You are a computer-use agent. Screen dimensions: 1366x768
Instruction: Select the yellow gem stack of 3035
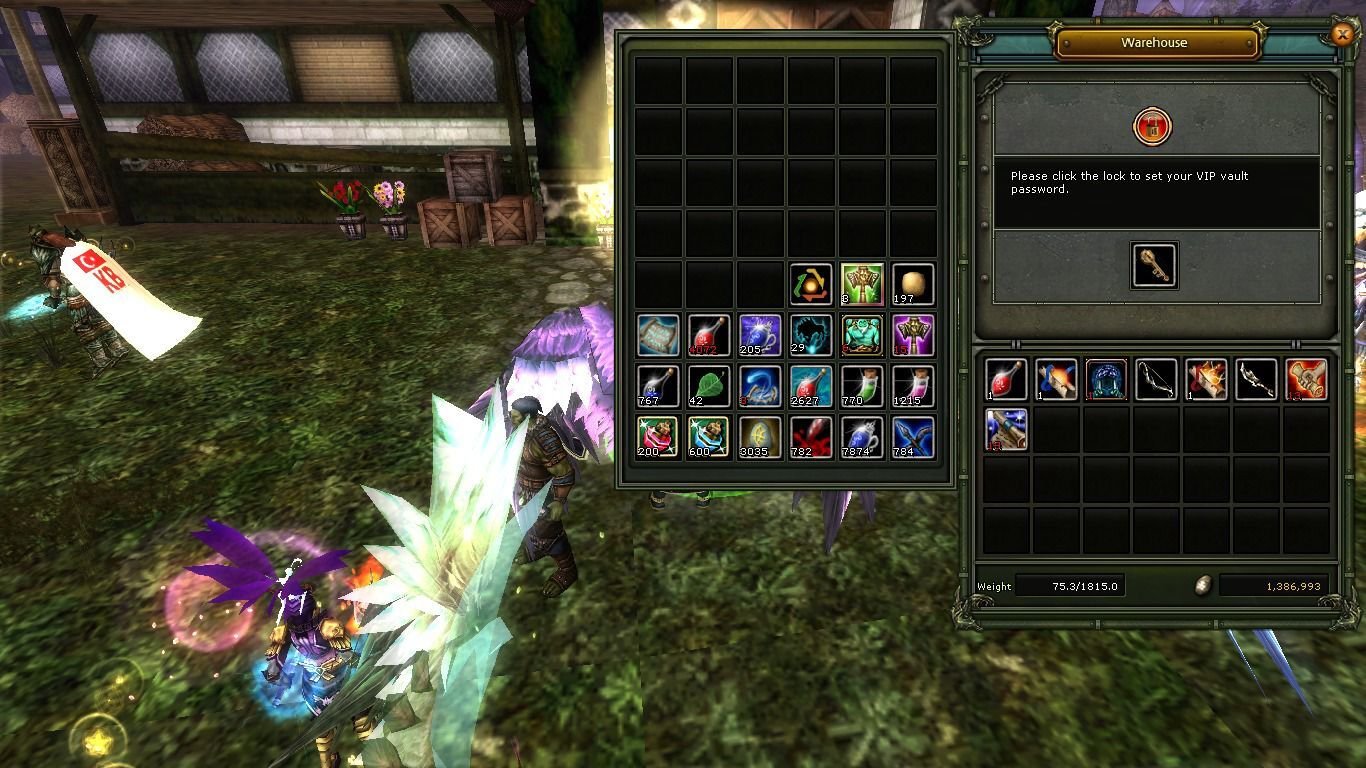click(759, 440)
